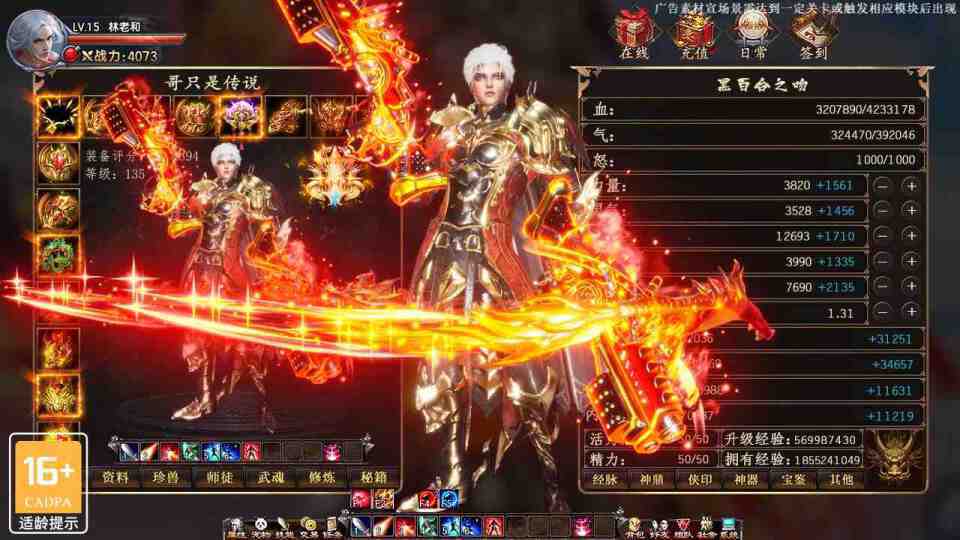
Task: Open the 宝鉴 treasure mirror tab
Action: pyautogui.click(x=794, y=480)
